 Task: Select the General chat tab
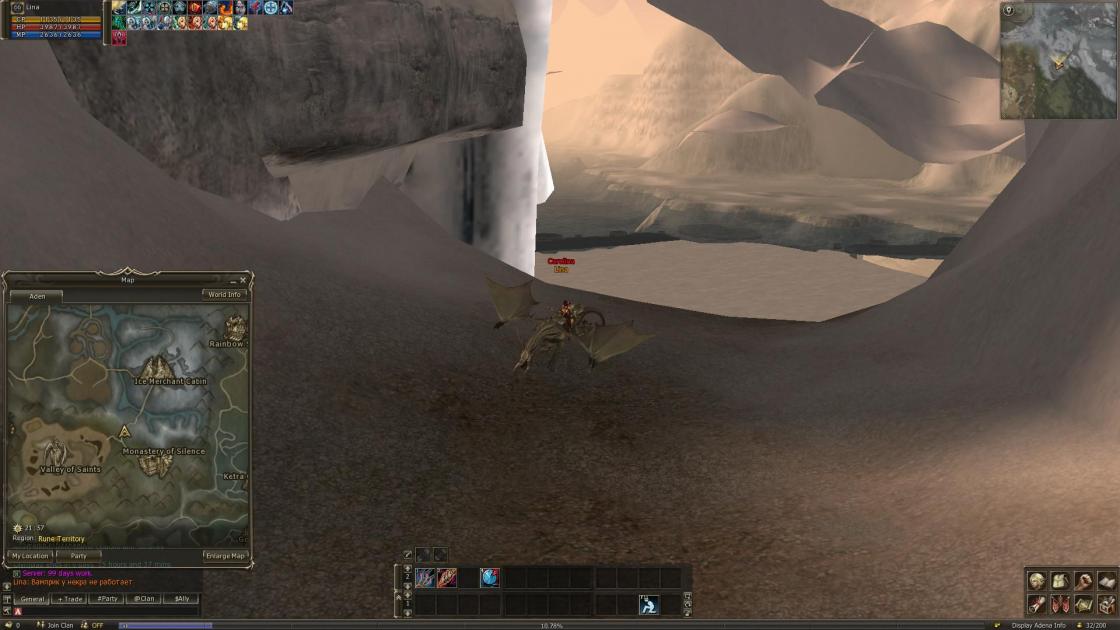point(33,599)
